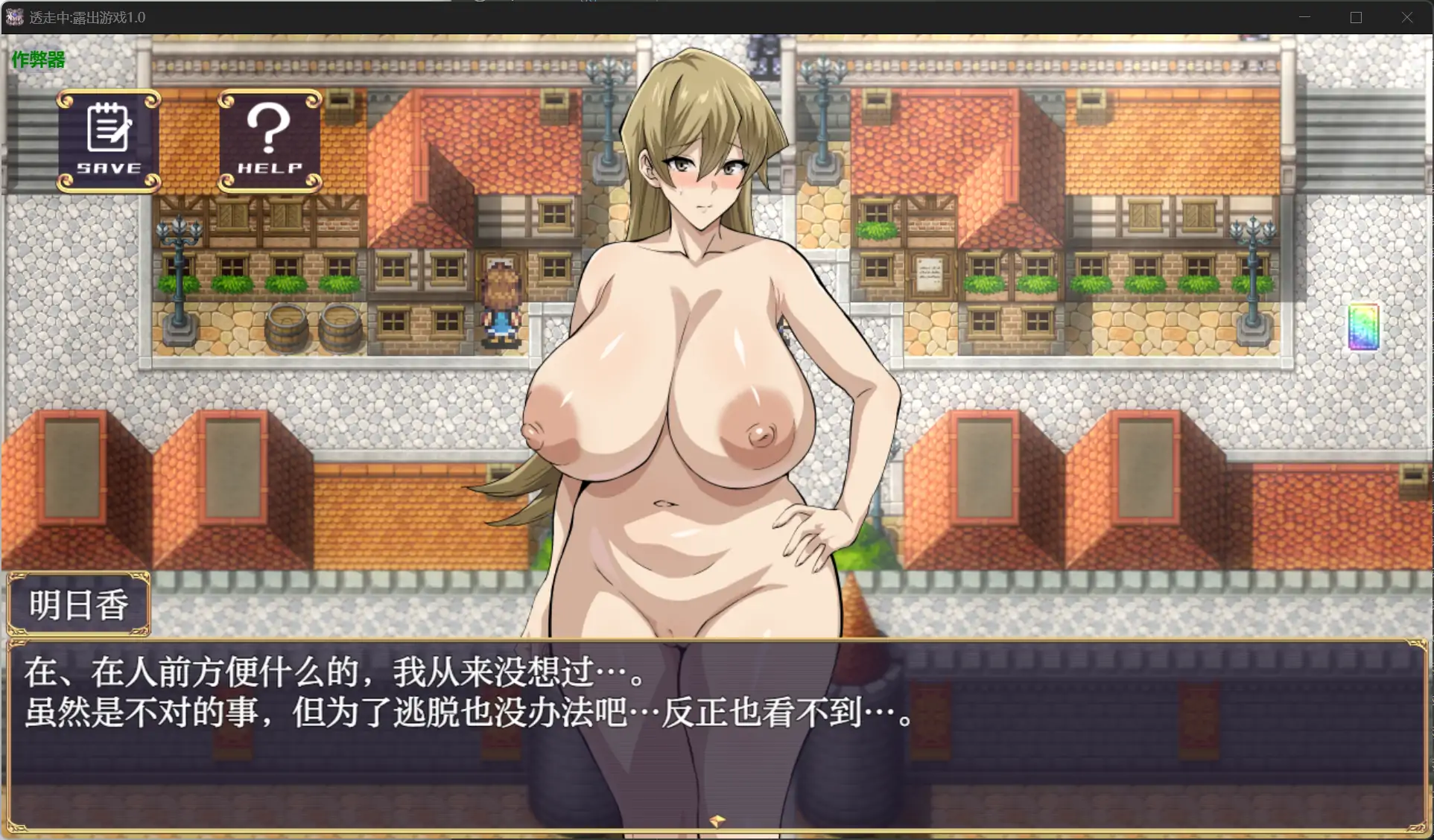This screenshot has height=840, width=1434.
Task: Advance dialogue with the gold arrow indicator
Action: pyautogui.click(x=717, y=821)
